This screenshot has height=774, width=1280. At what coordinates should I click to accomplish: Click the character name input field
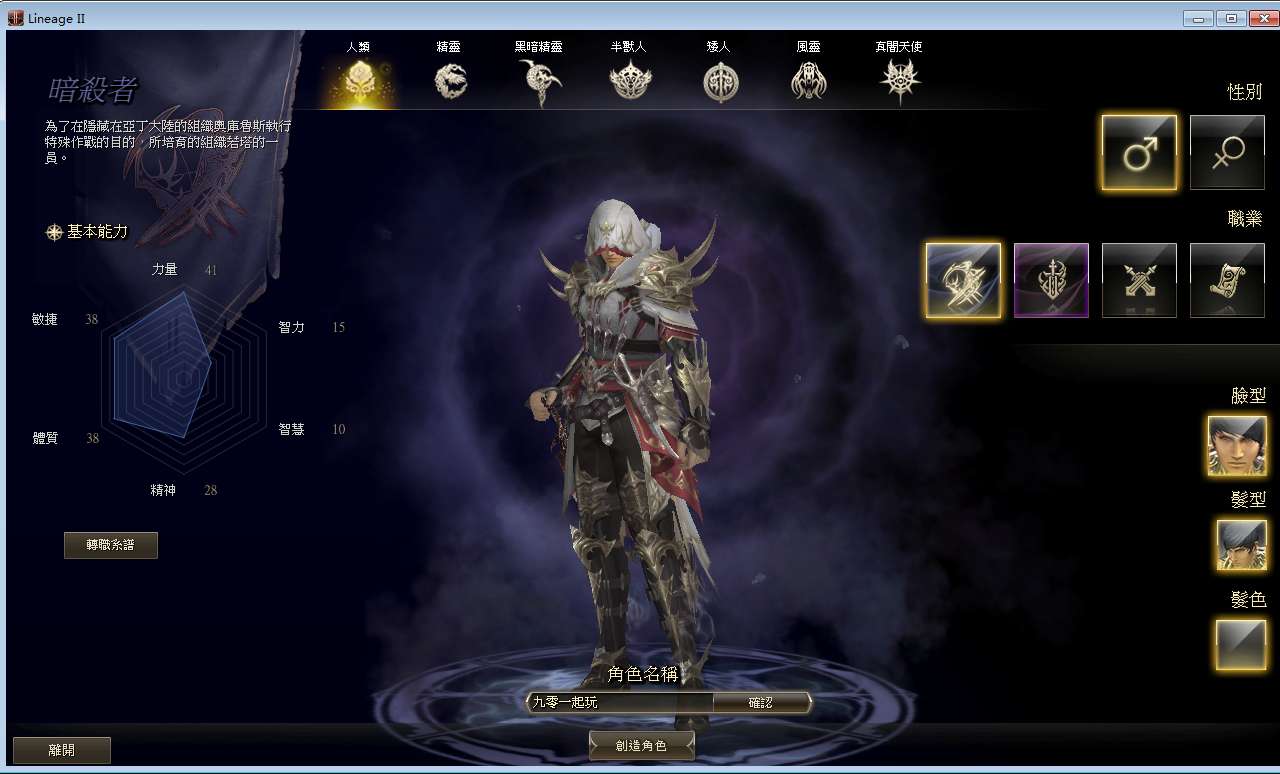coord(620,703)
